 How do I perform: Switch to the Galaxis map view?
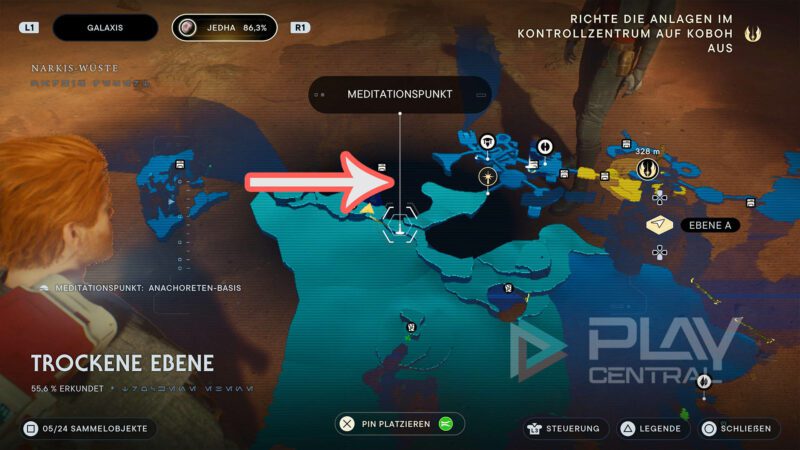(105, 28)
